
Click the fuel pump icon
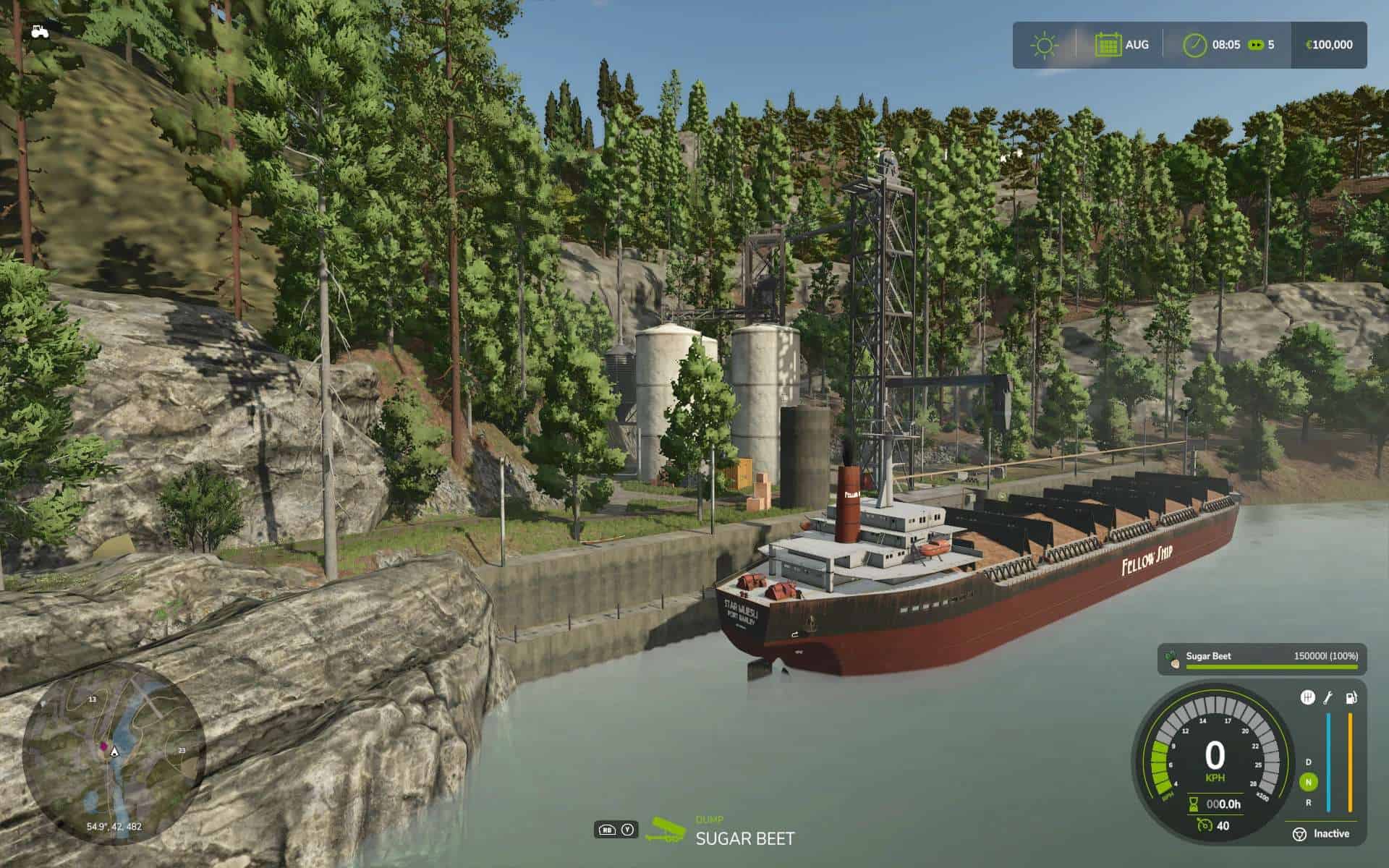pos(1350,697)
